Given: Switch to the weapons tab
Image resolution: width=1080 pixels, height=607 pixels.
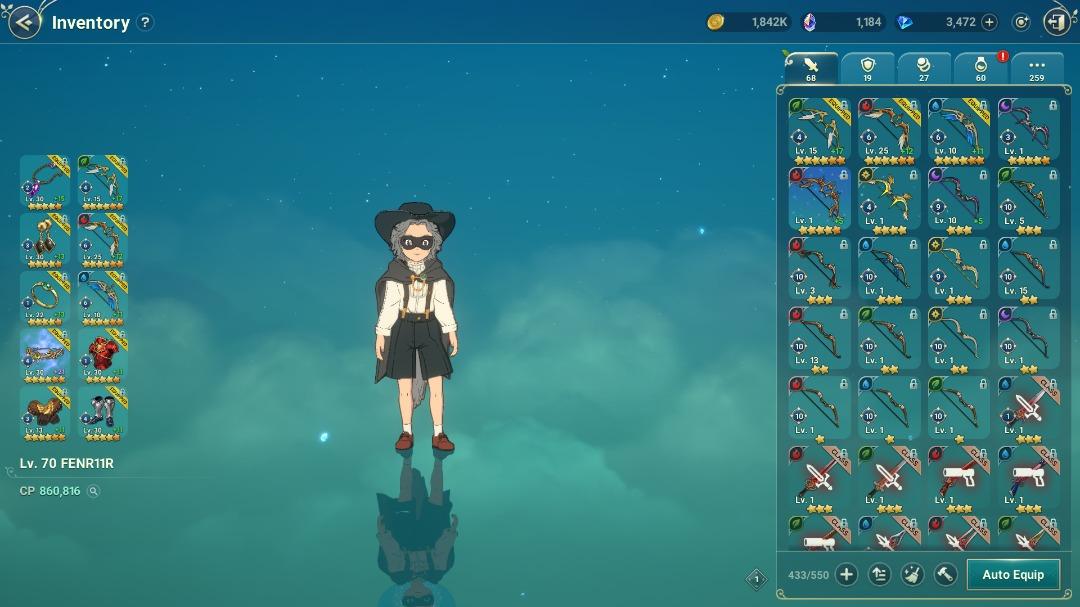Looking at the screenshot, I should (811, 68).
